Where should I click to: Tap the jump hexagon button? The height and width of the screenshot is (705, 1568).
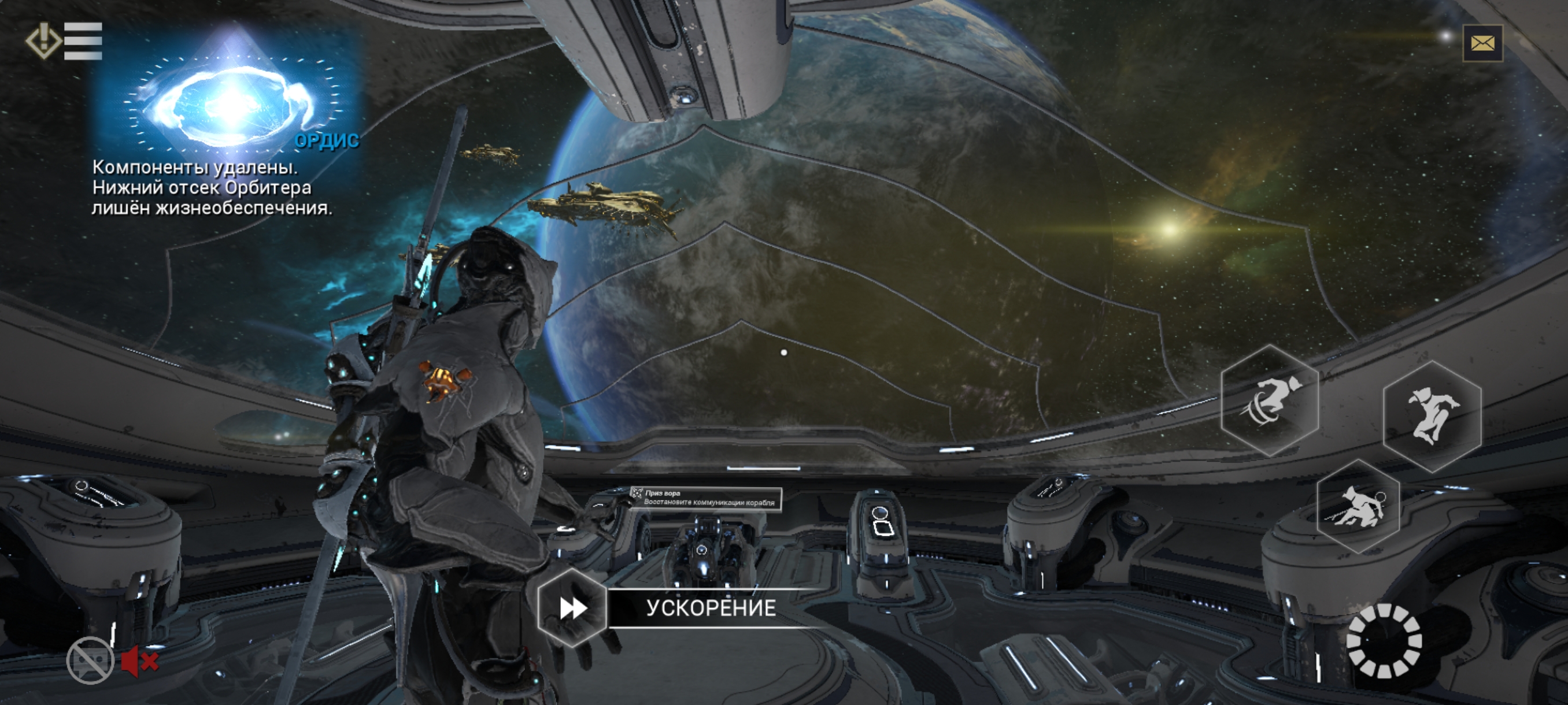click(x=1432, y=417)
